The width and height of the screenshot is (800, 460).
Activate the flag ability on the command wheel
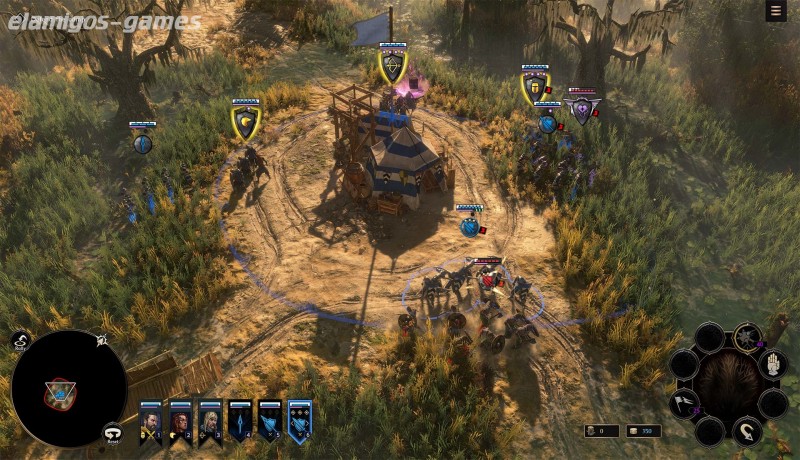(x=683, y=405)
